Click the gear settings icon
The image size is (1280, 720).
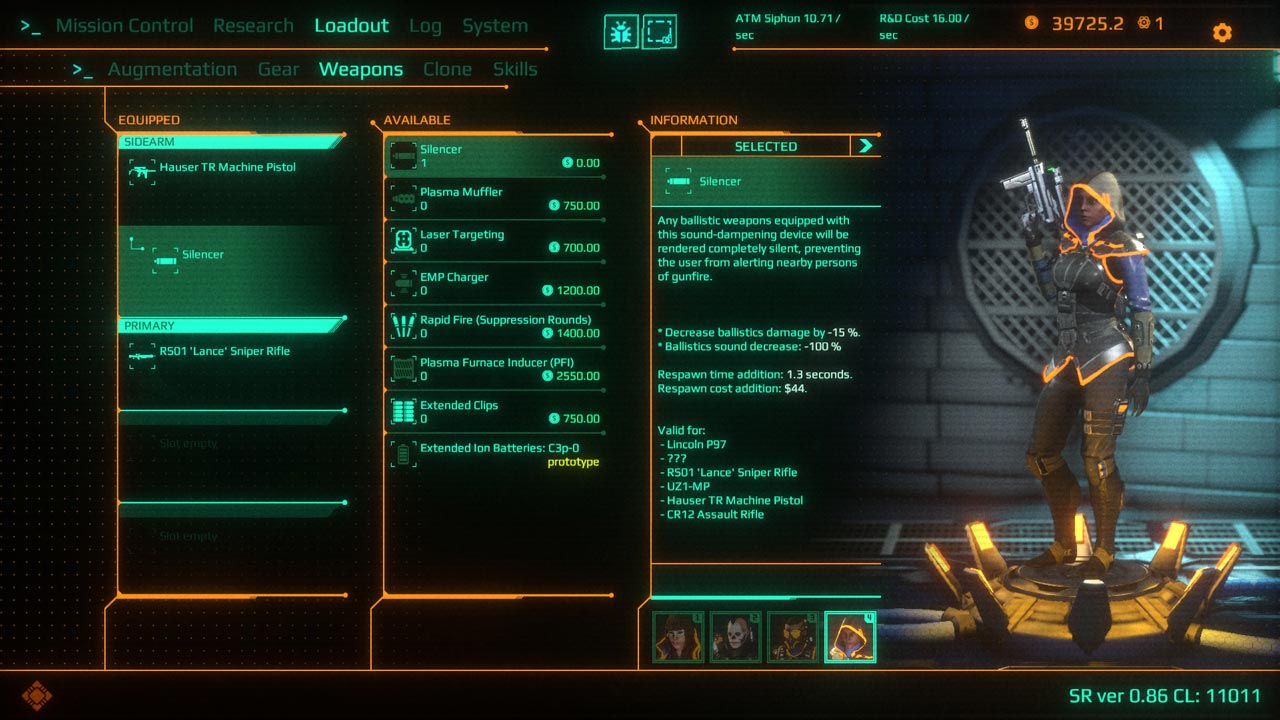[1222, 32]
